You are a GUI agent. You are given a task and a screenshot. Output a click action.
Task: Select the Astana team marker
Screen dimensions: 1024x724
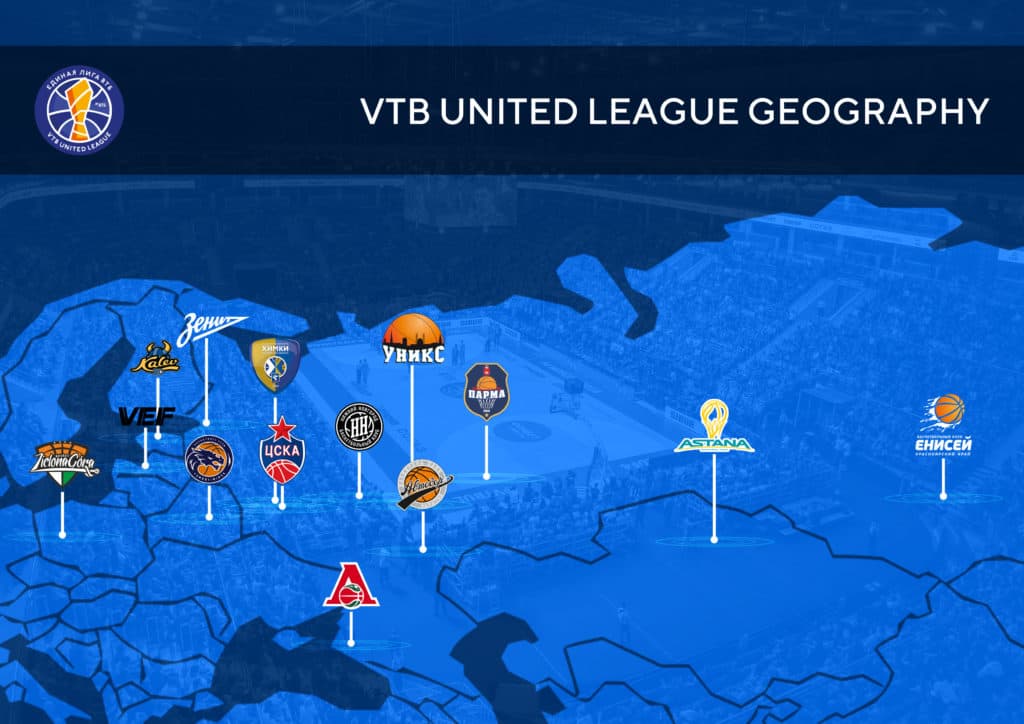tap(714, 428)
